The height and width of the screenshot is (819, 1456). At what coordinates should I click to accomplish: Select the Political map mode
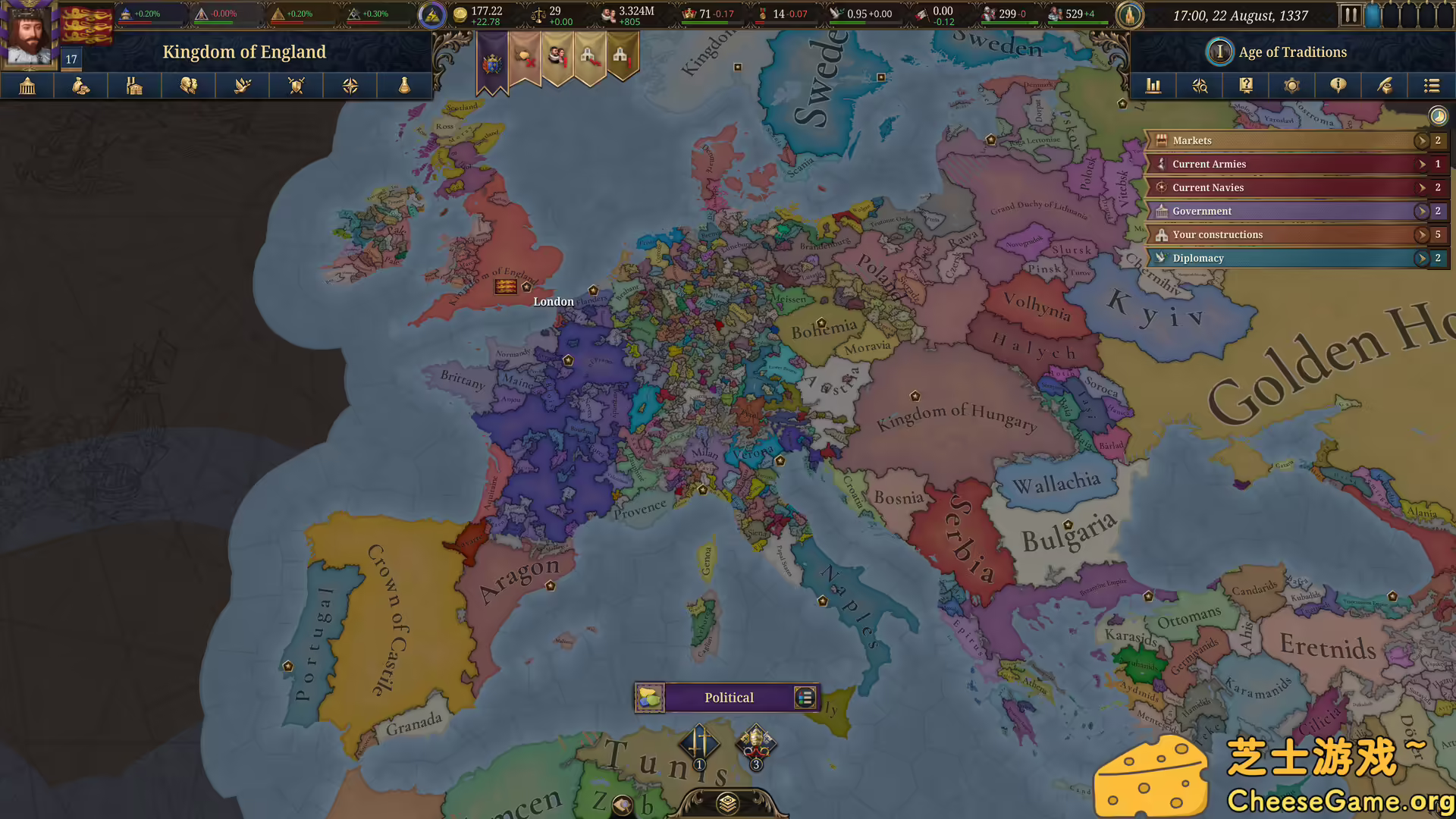point(728,698)
